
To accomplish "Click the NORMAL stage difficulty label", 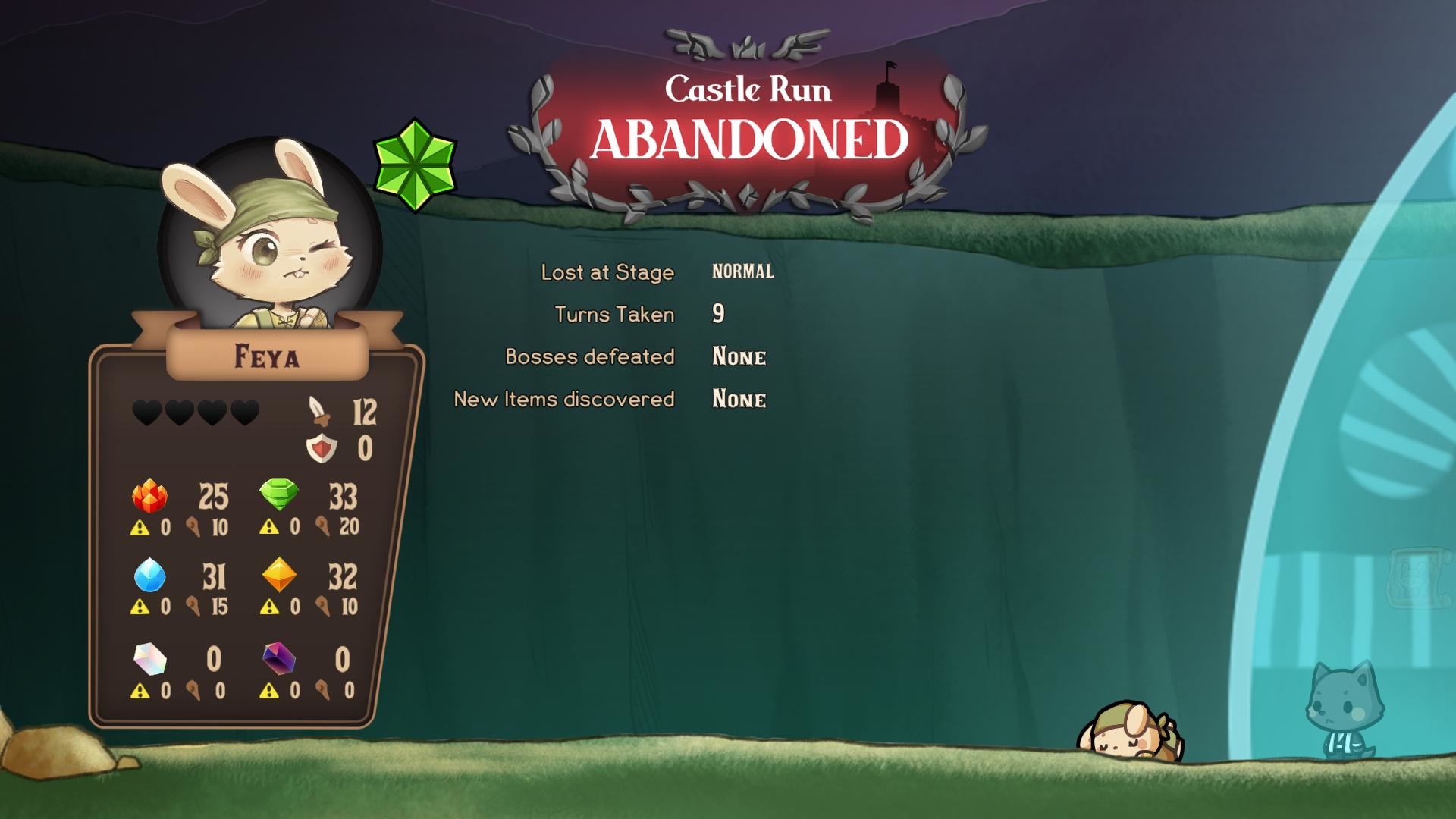I will tap(742, 271).
